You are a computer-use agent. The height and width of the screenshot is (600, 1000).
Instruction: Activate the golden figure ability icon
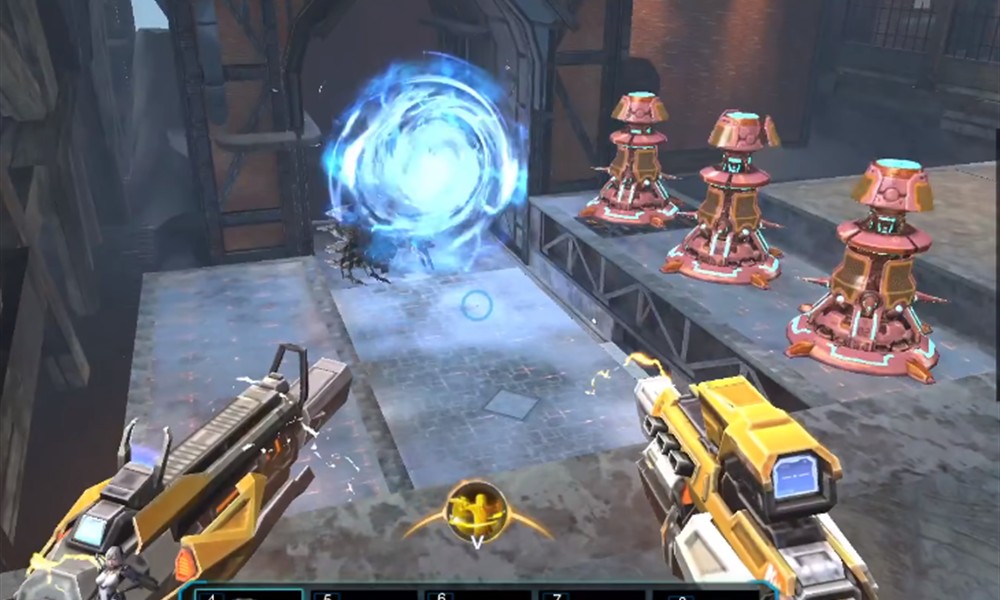pos(476,507)
